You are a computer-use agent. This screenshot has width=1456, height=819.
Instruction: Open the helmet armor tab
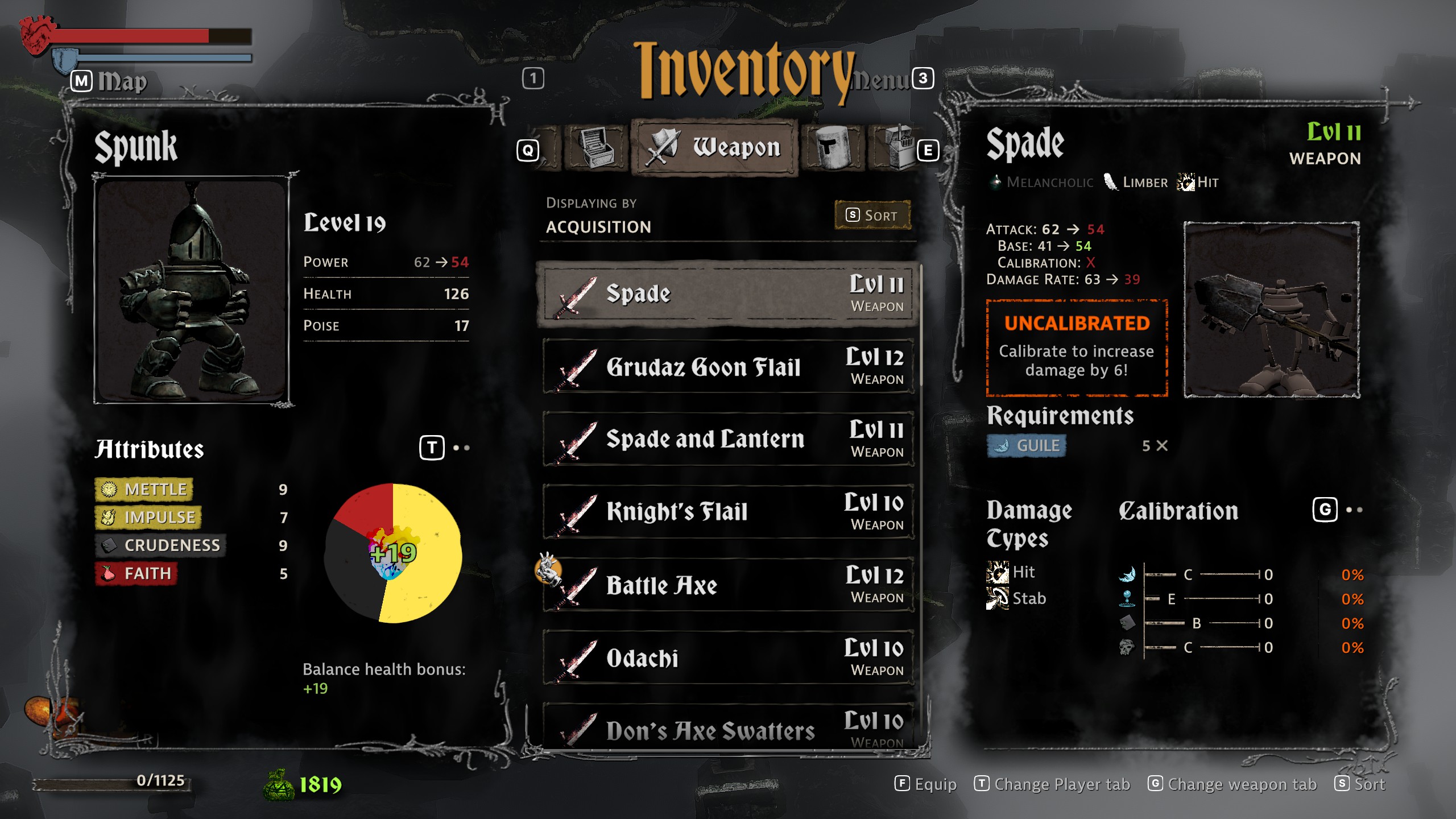tap(833, 148)
